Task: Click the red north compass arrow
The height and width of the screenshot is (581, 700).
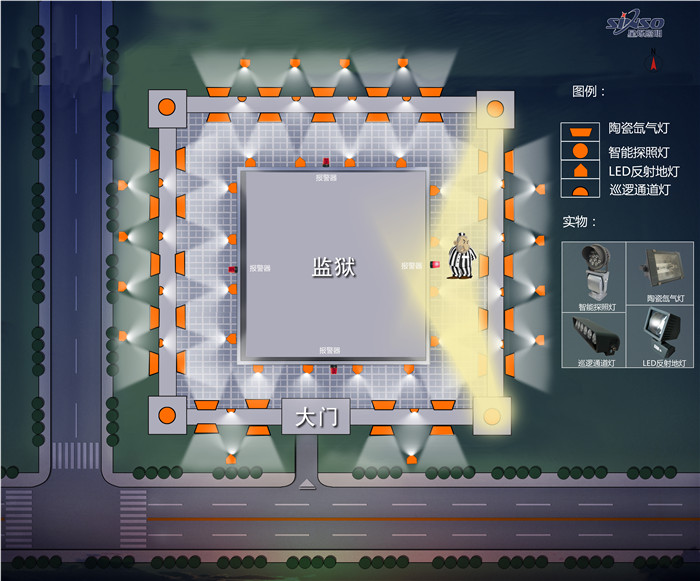Action: tap(653, 62)
